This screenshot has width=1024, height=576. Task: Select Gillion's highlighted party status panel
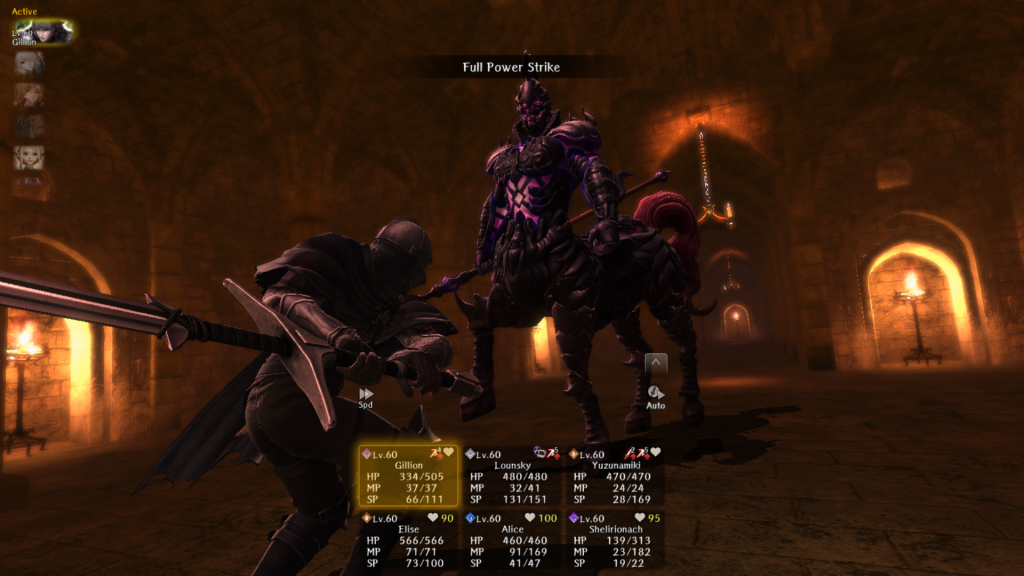[x=408, y=476]
